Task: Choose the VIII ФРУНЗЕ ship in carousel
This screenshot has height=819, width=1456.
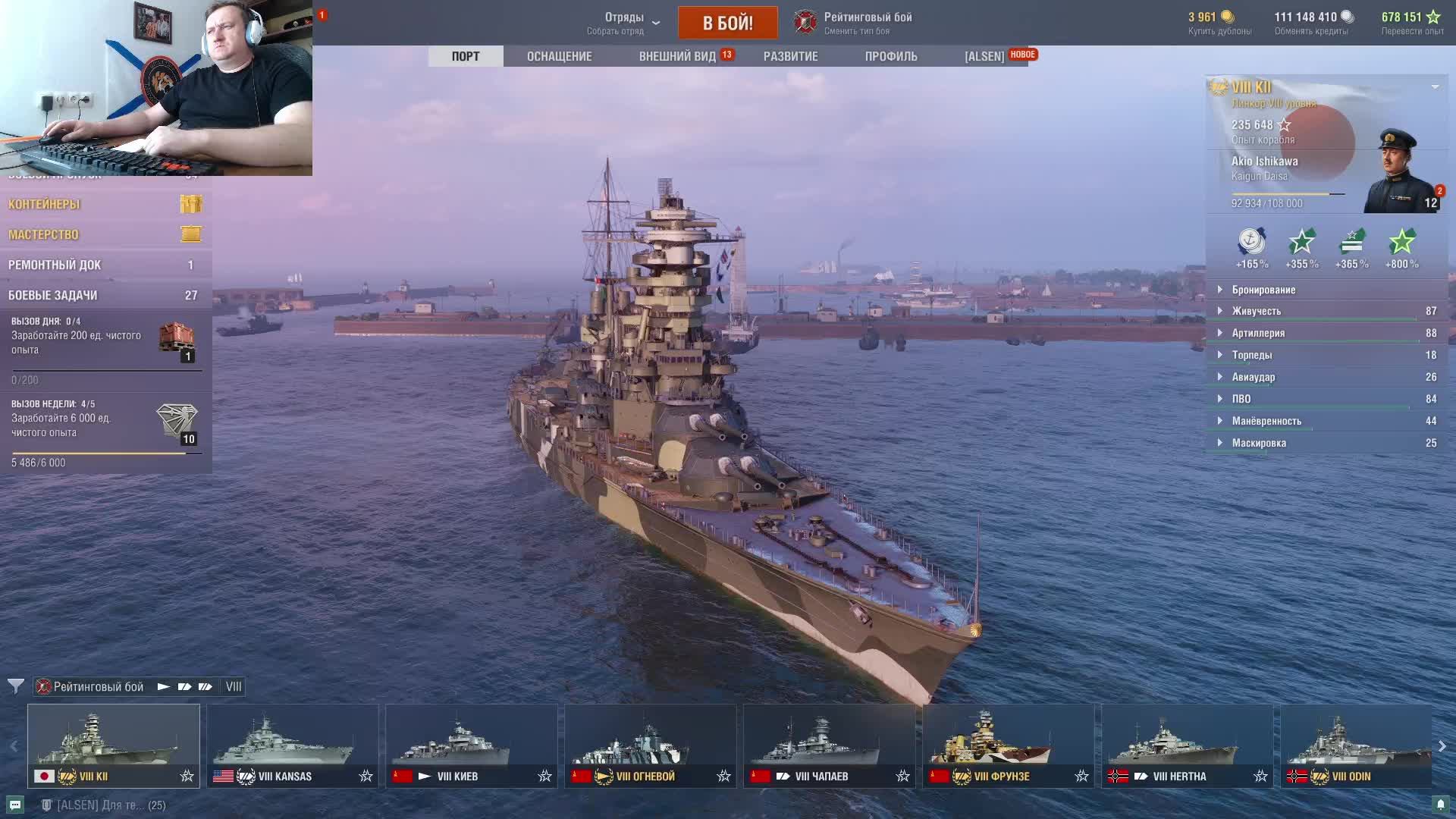Action: pos(1008,745)
